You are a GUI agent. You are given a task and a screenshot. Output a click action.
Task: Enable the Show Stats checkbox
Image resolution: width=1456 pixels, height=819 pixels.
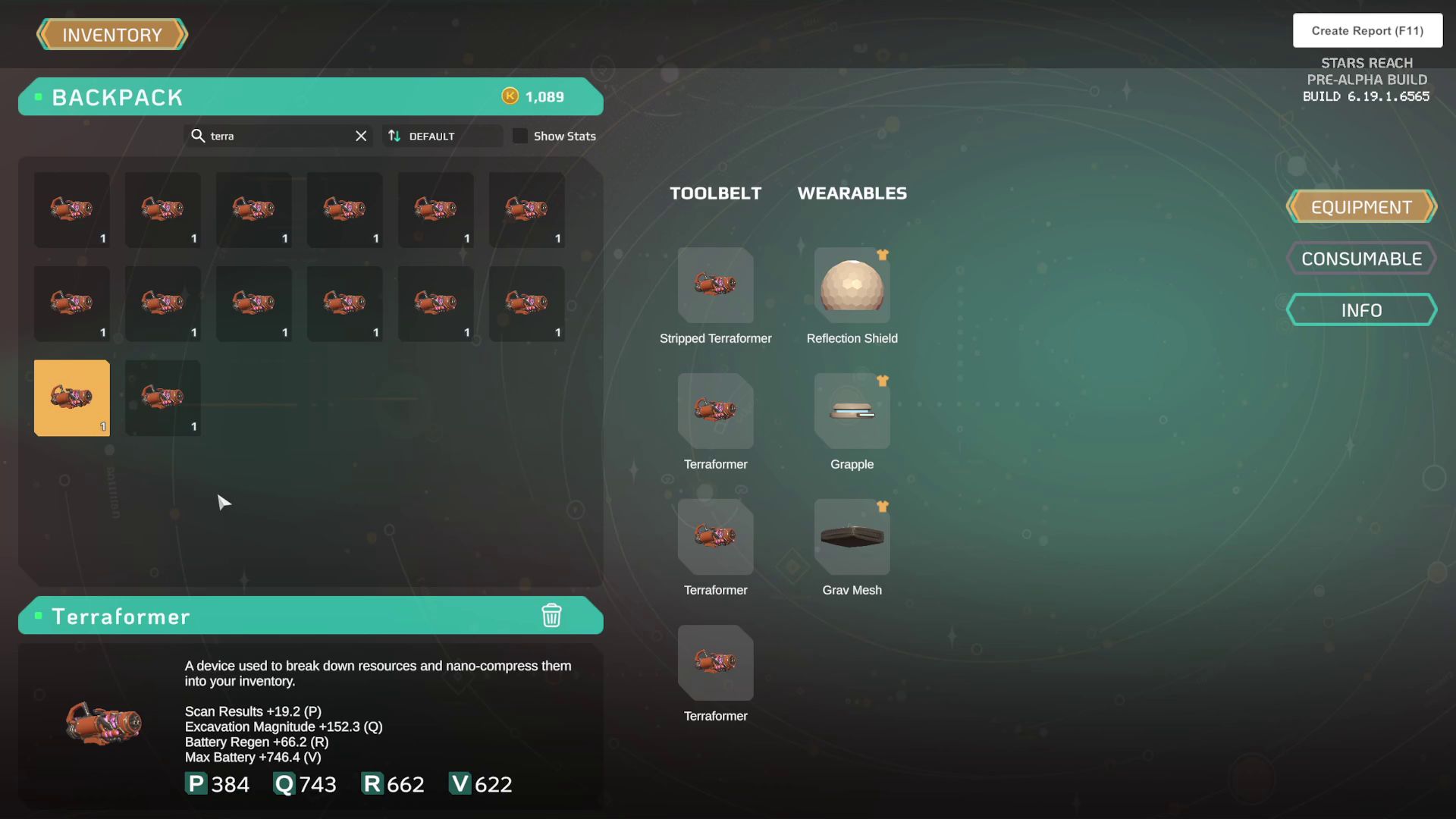521,136
